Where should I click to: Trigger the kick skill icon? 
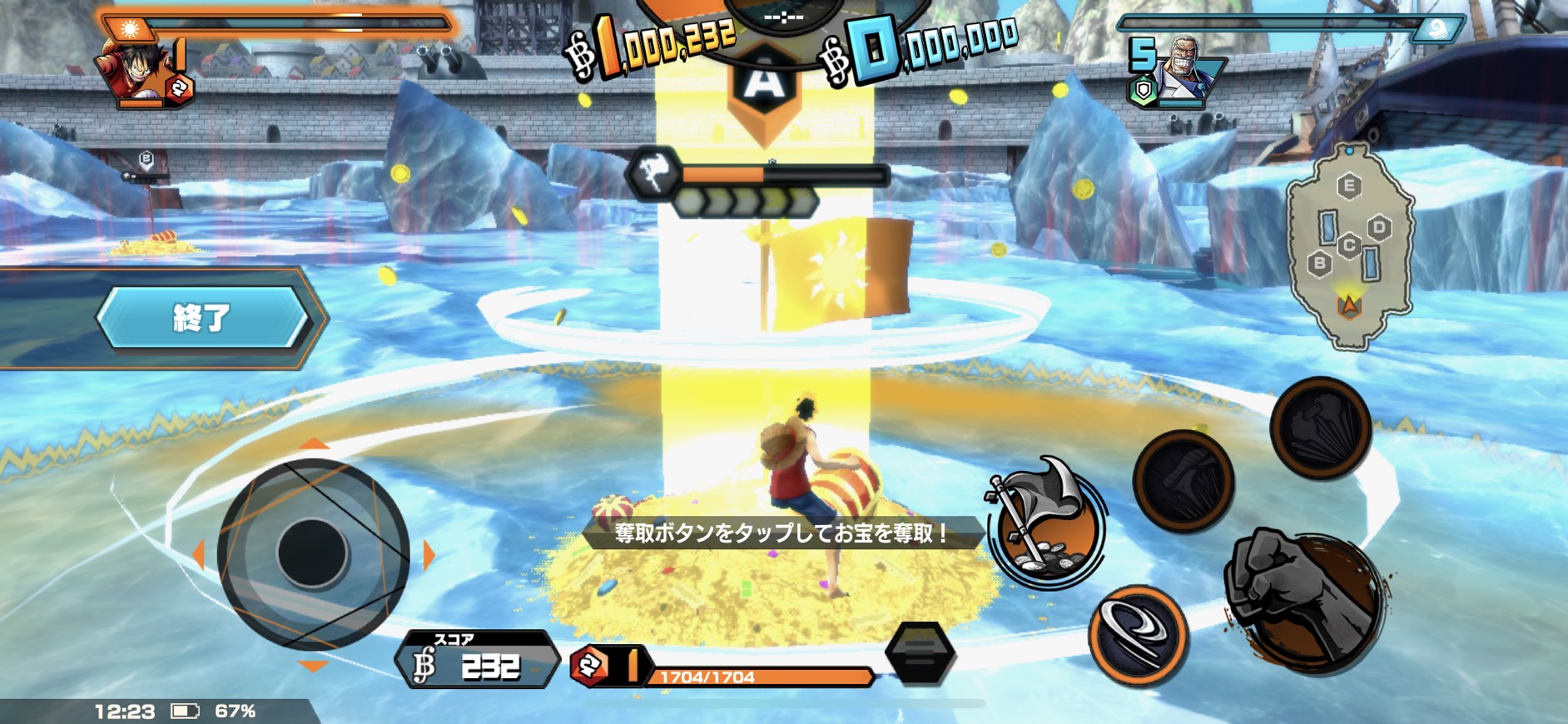click(1183, 480)
